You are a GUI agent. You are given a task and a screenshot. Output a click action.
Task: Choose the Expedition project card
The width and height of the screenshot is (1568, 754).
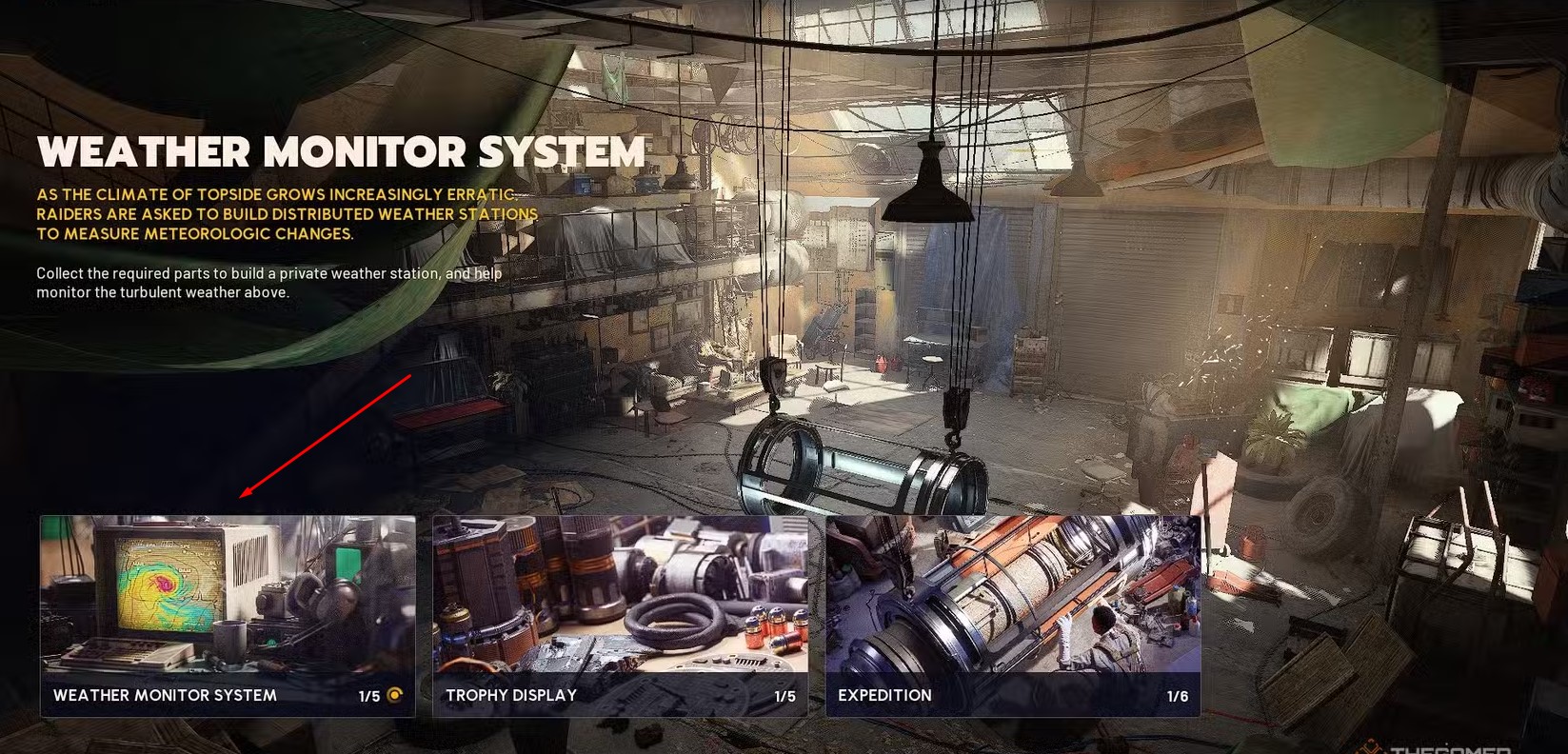[1012, 615]
